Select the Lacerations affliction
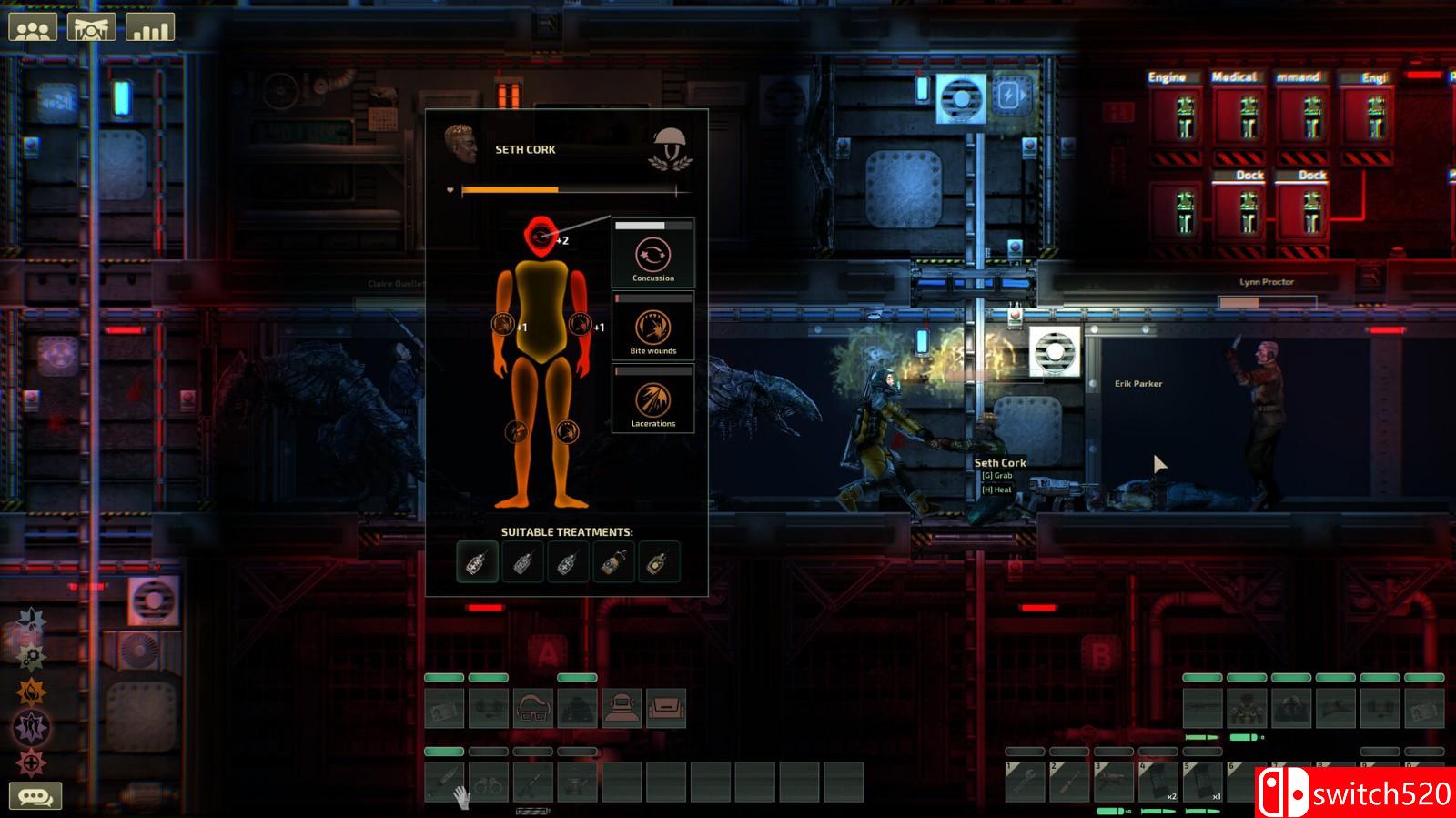 [x=652, y=399]
